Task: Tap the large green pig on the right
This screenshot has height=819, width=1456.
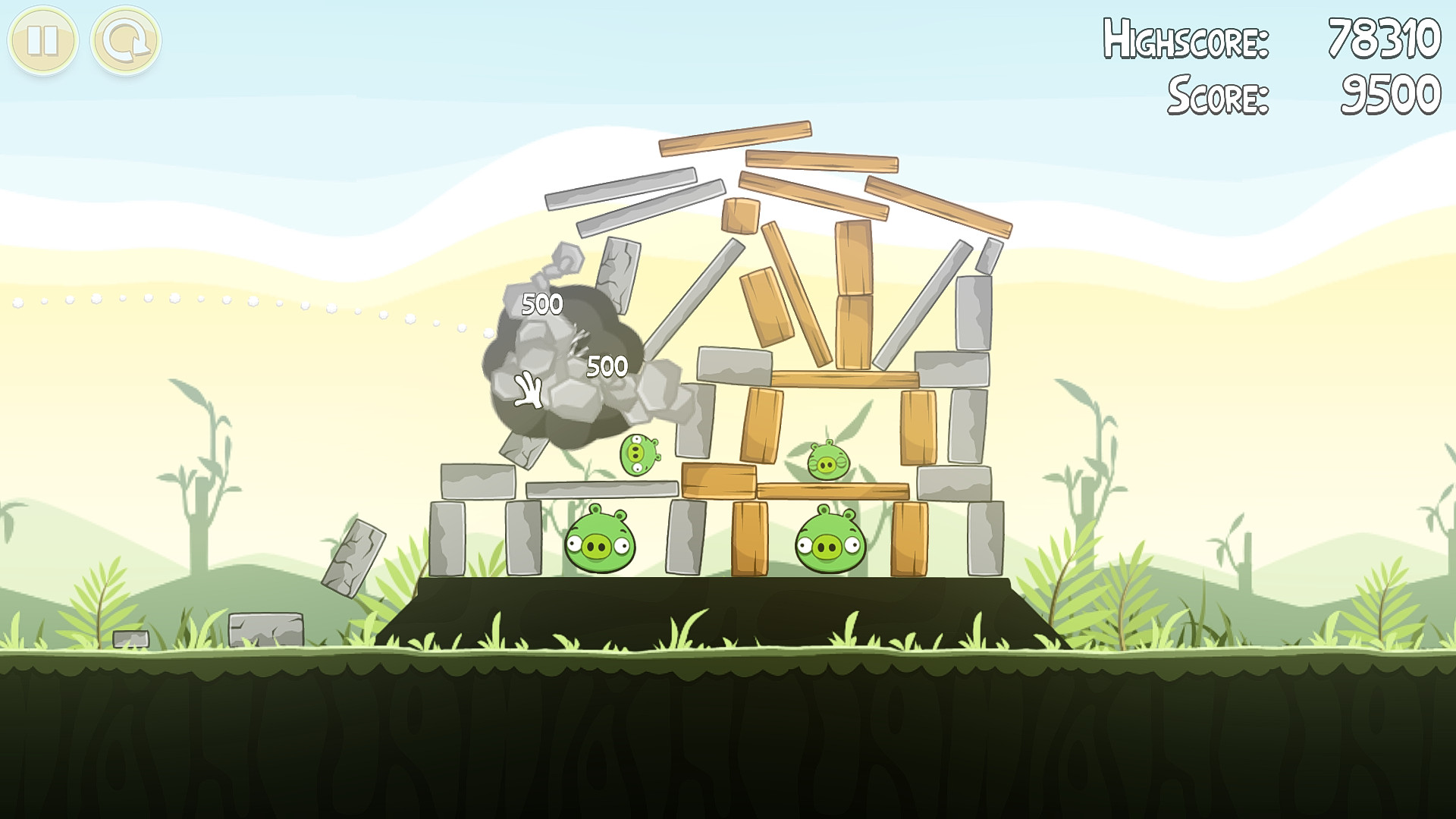Action: 829,542
